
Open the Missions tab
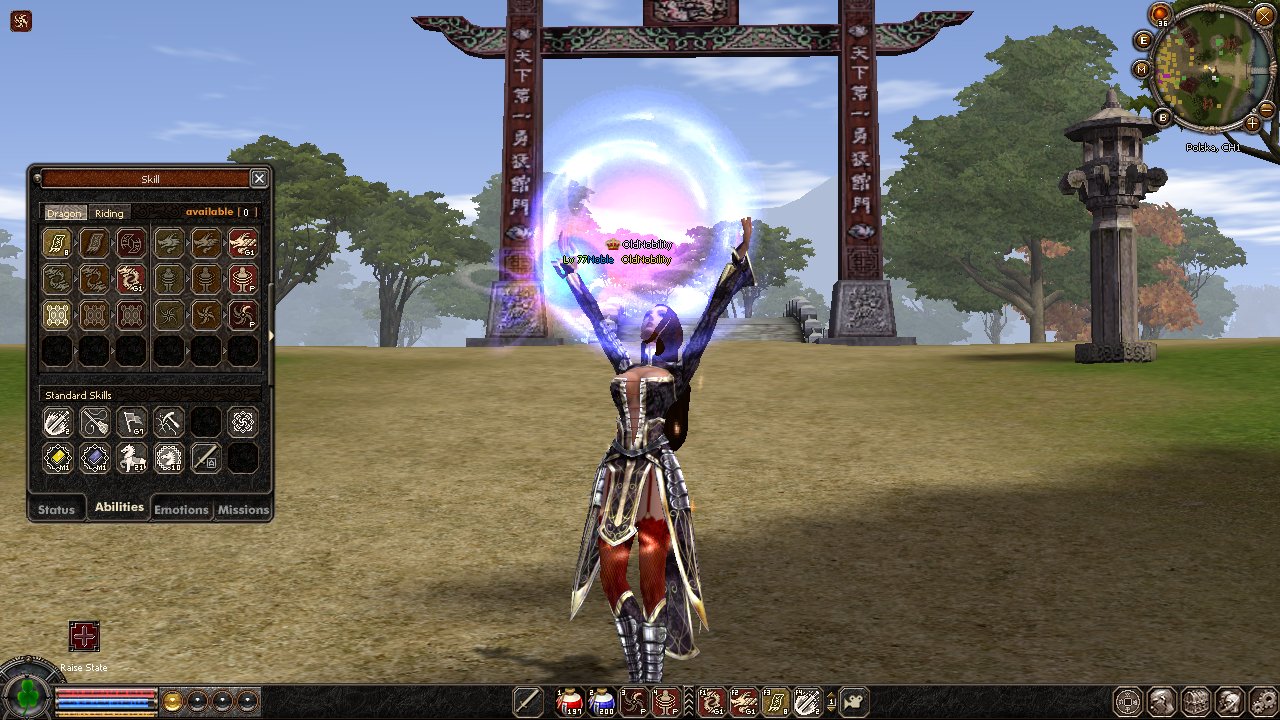pyautogui.click(x=243, y=509)
